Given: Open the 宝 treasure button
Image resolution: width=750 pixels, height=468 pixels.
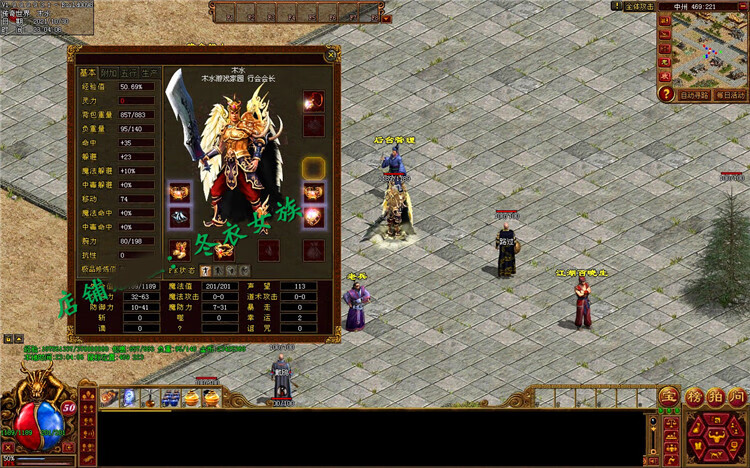Looking at the screenshot, I should [667, 396].
